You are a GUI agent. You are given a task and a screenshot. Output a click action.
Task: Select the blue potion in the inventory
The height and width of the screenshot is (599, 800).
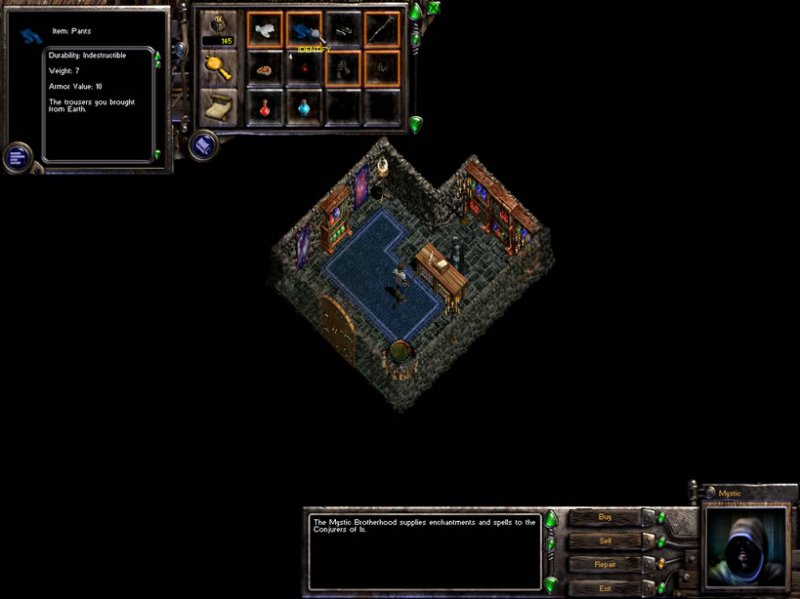tap(304, 106)
